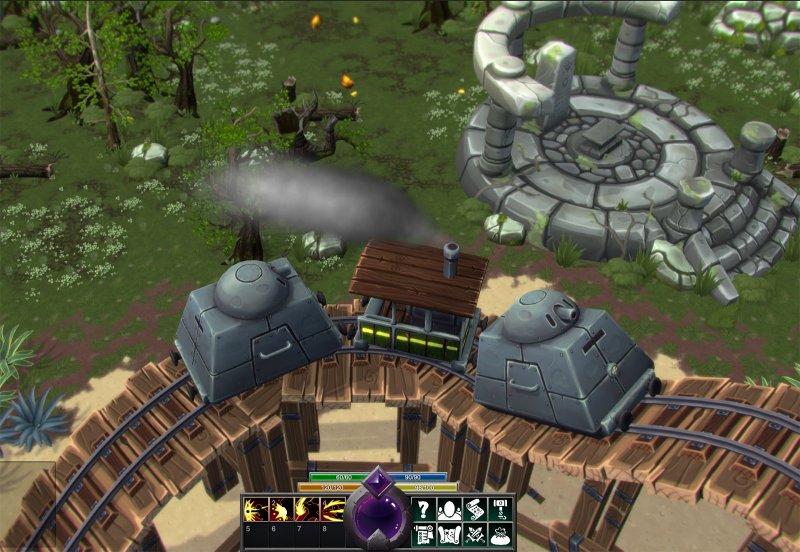The width and height of the screenshot is (800, 552).
Task: Open the crossed swords icon
Action: [x=475, y=535]
